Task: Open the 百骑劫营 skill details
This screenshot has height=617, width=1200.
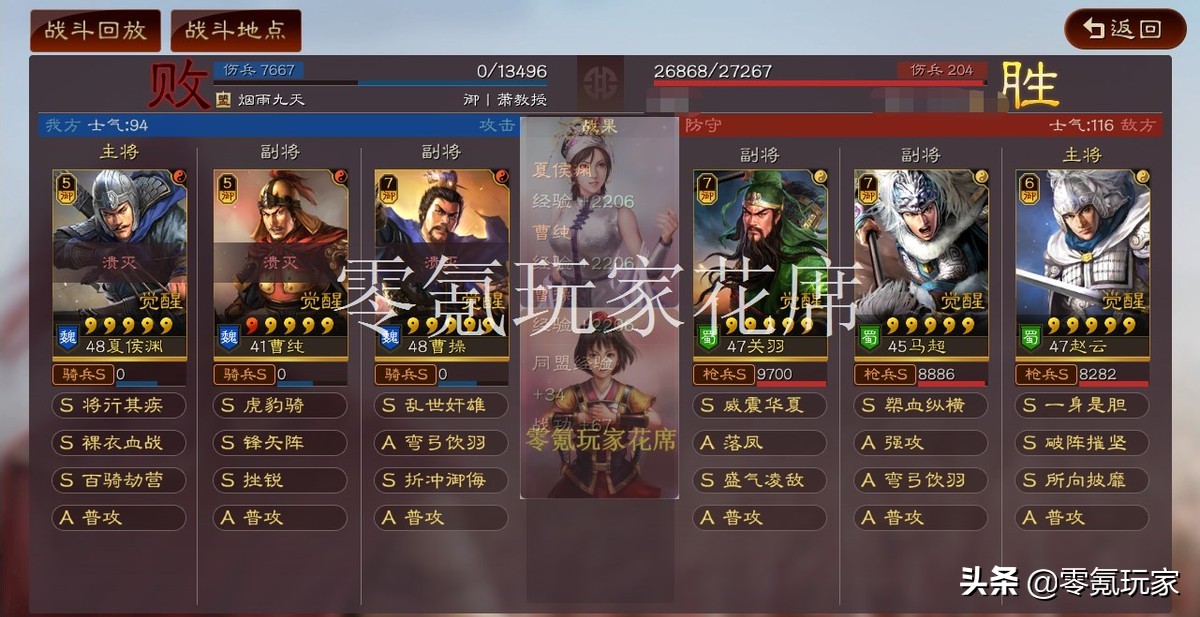Action: [x=119, y=480]
